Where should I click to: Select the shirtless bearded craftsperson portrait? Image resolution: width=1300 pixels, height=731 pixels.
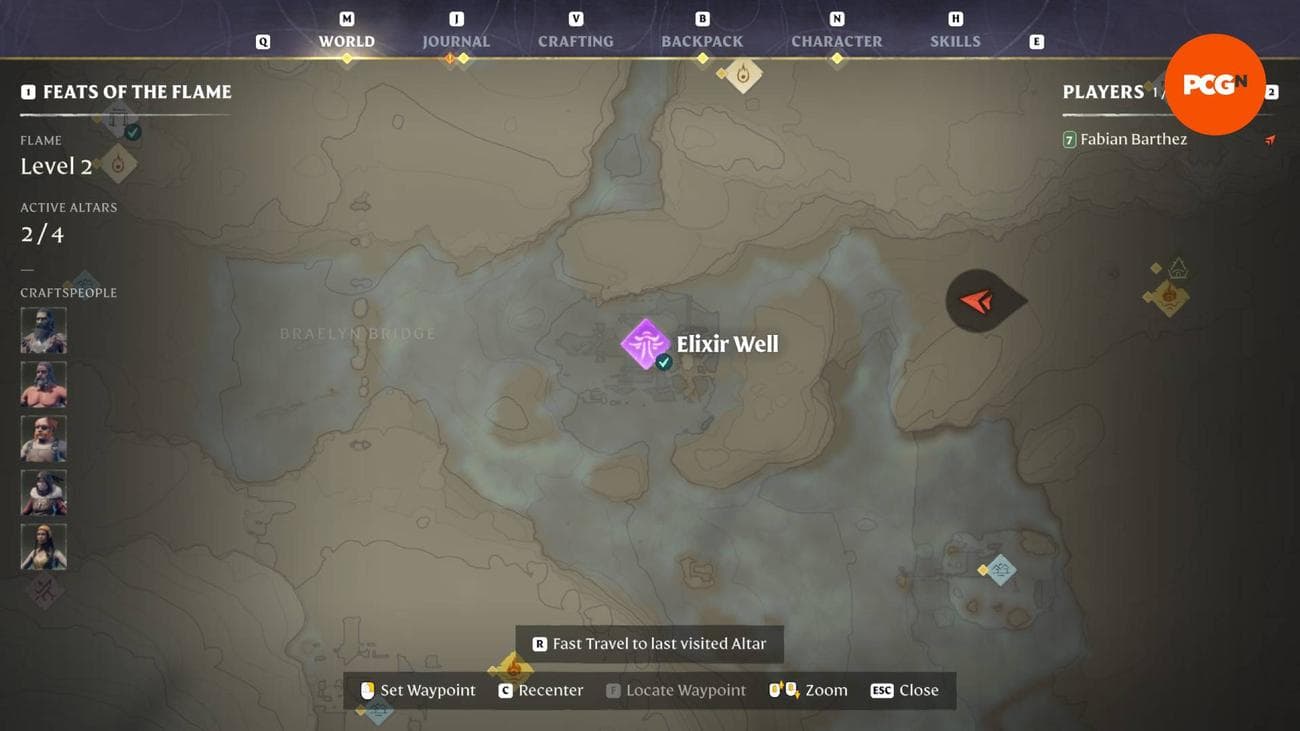click(x=44, y=384)
